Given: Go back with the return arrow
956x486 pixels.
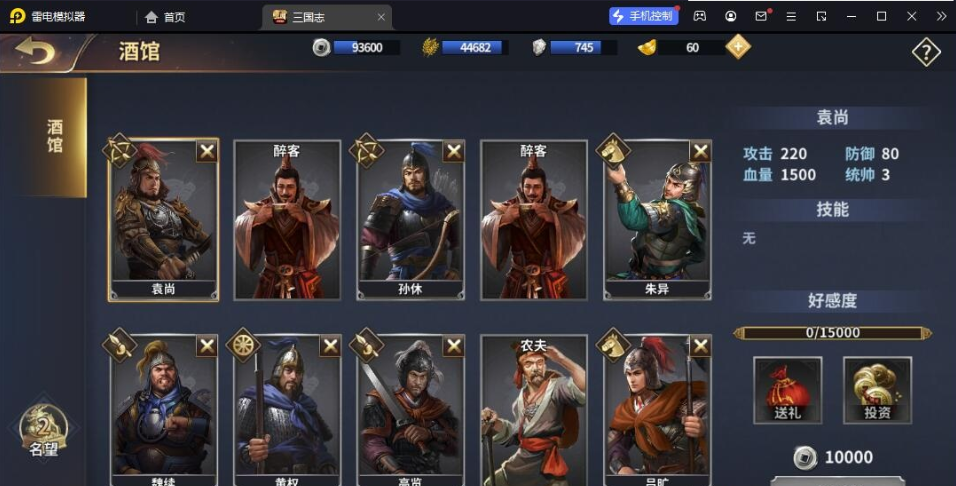Looking at the screenshot, I should click(35, 50).
